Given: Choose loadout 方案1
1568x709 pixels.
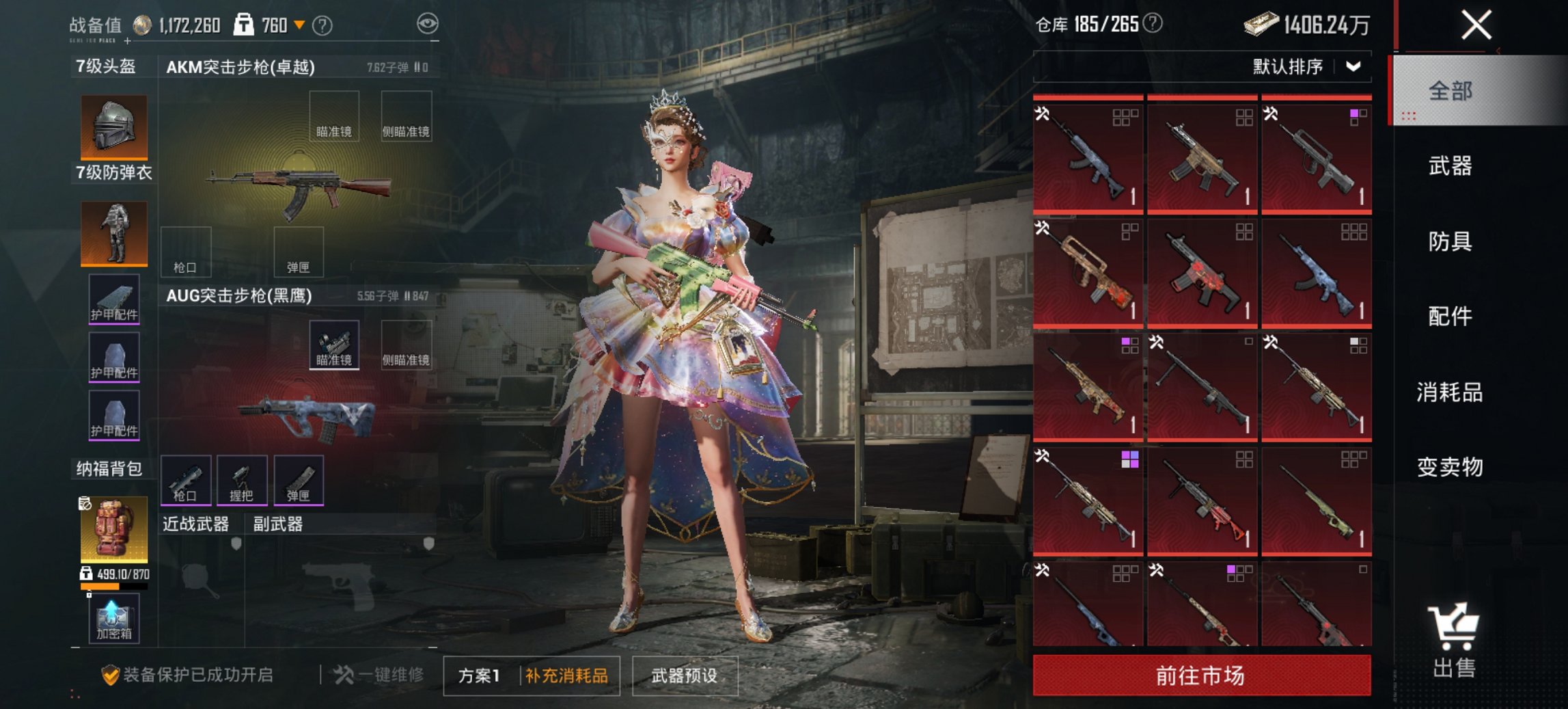Looking at the screenshot, I should pyautogui.click(x=480, y=676).
